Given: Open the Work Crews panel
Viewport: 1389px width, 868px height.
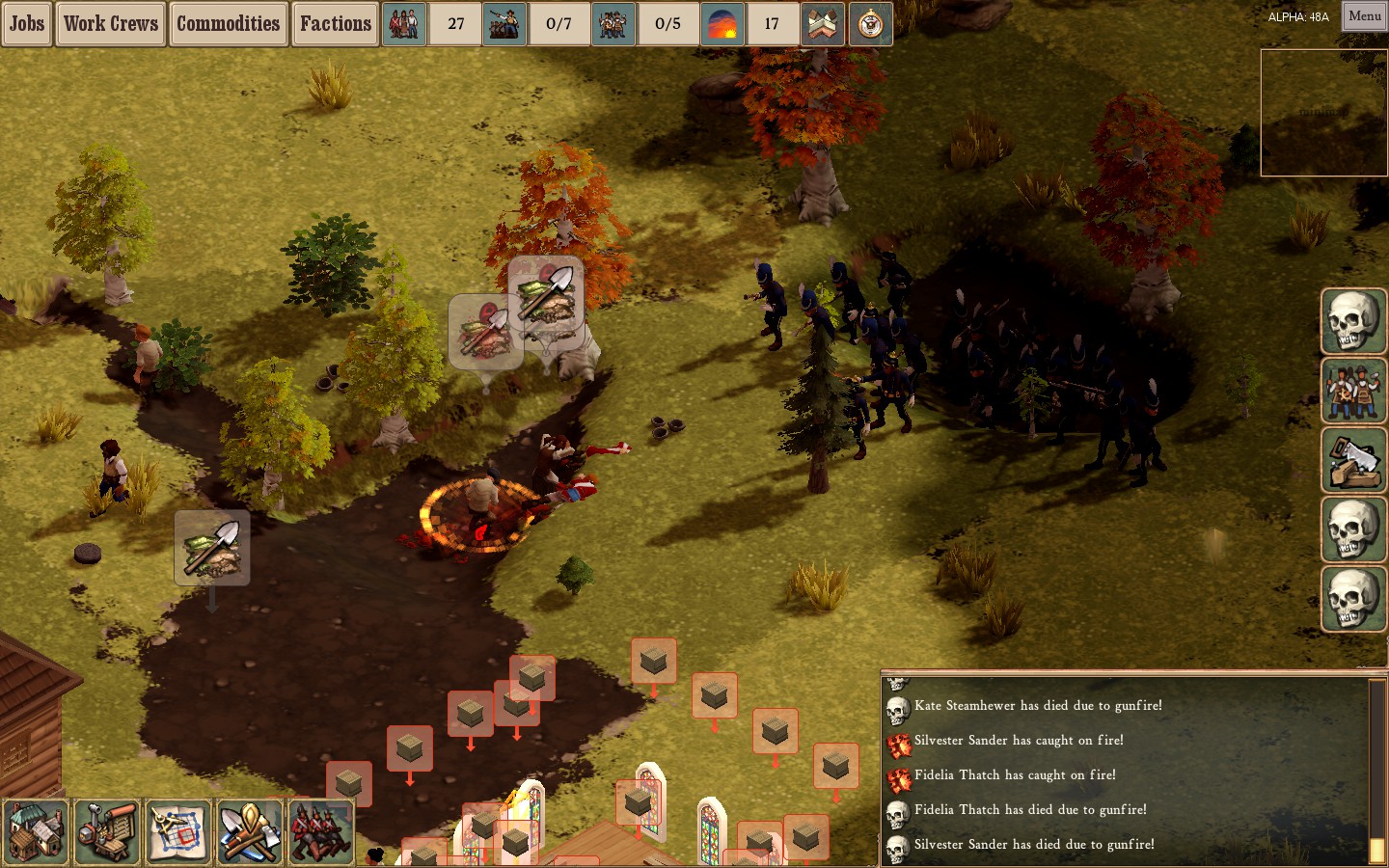Looking at the screenshot, I should click(x=110, y=24).
